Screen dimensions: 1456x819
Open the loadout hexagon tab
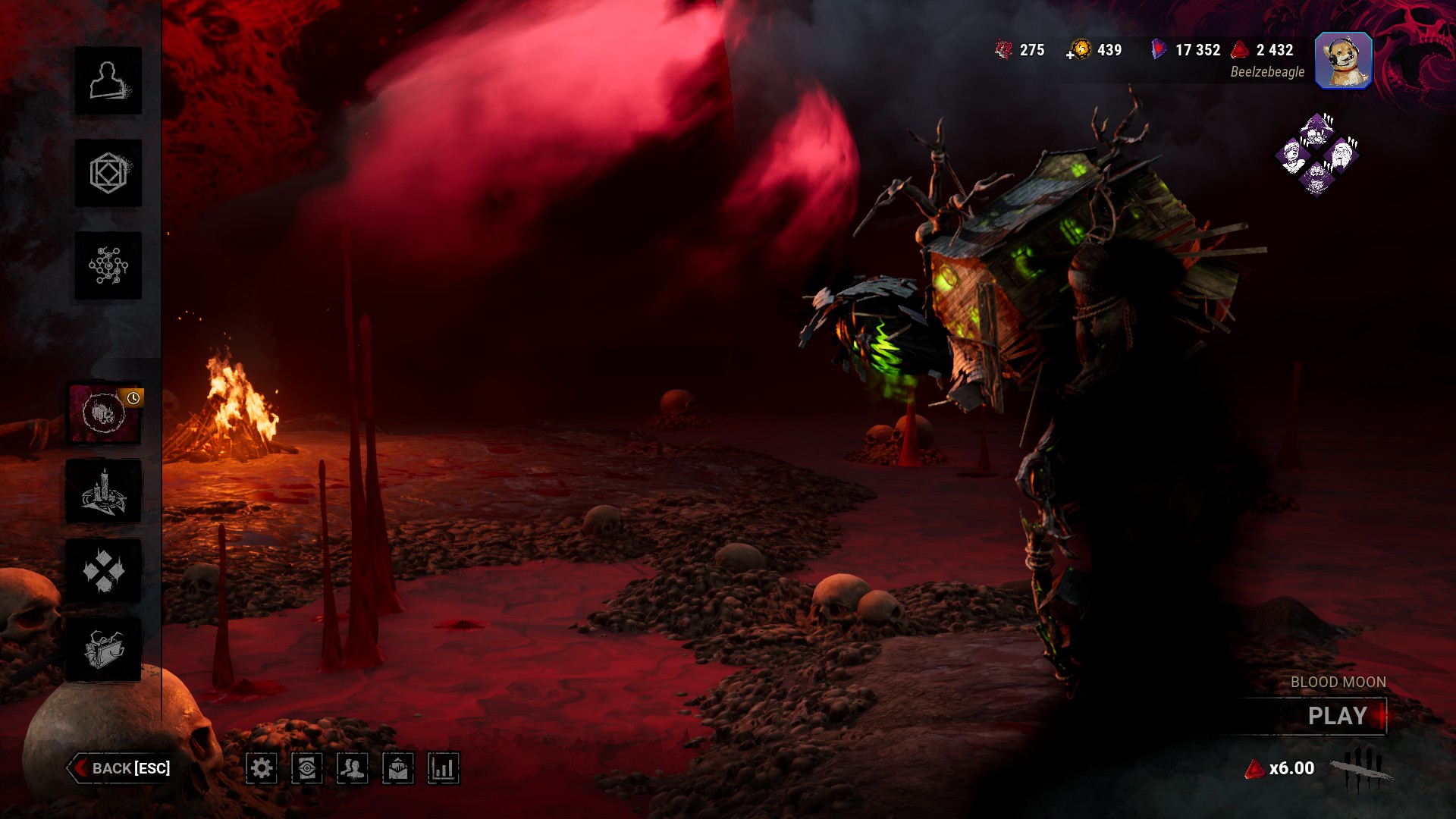pyautogui.click(x=108, y=173)
